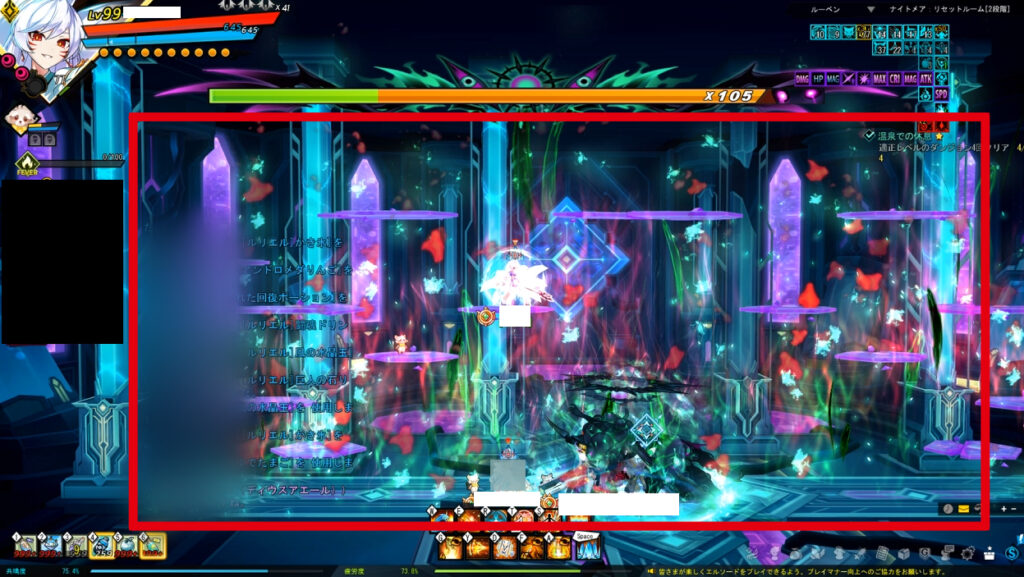Select the CRI buff icon
The width and height of the screenshot is (1024, 577).
[895, 78]
